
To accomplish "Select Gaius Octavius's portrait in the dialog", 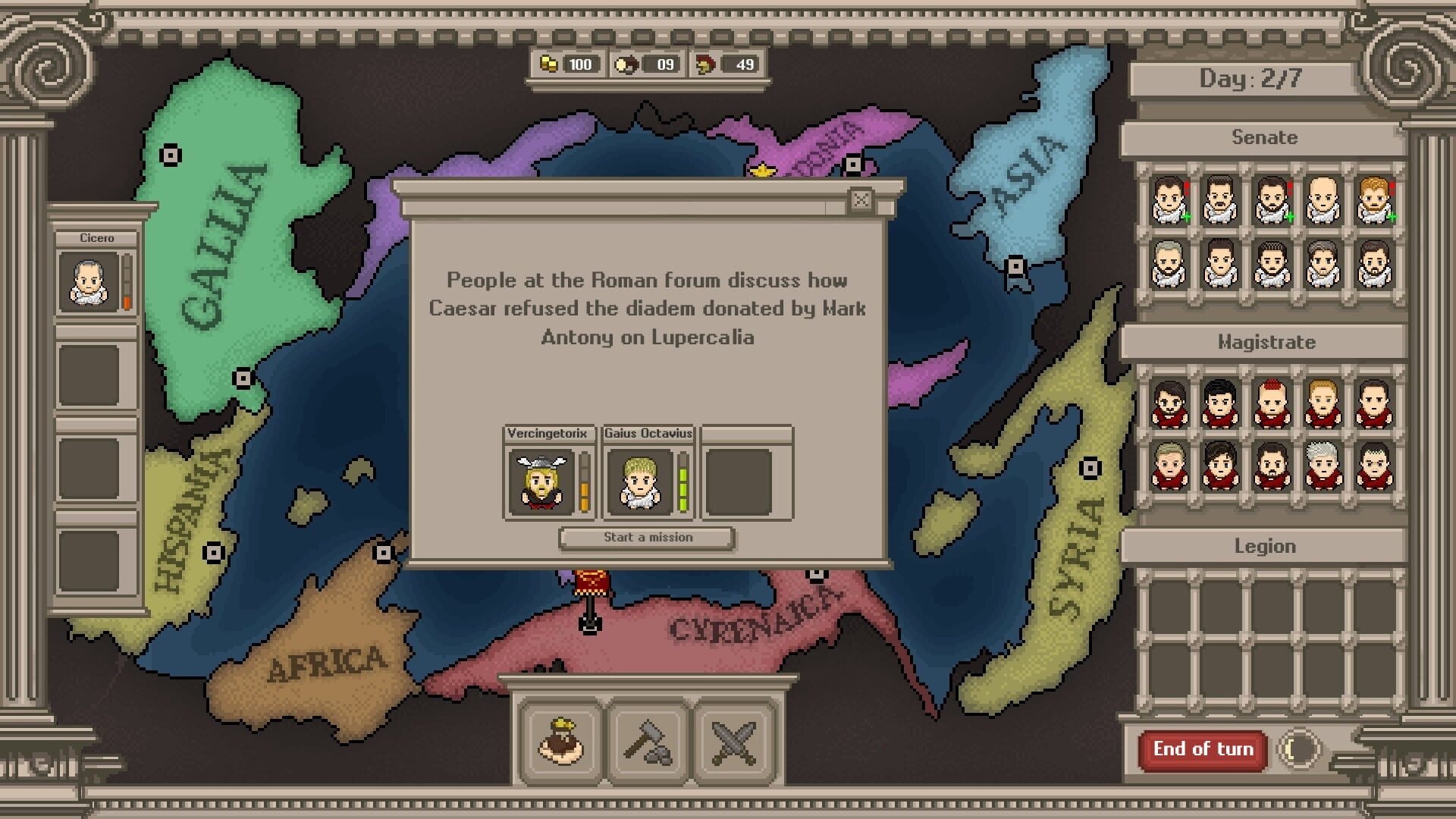I will pos(641,482).
